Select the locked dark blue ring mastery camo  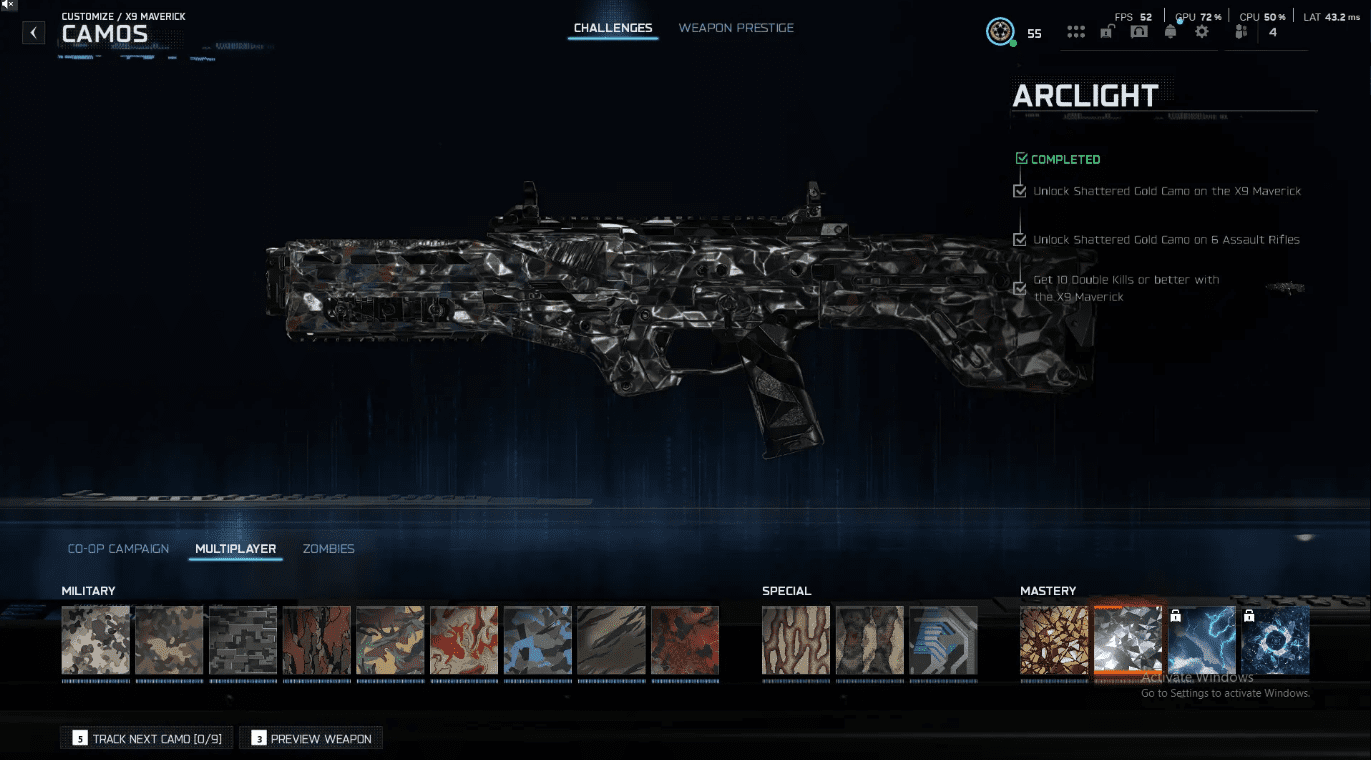[1275, 641]
